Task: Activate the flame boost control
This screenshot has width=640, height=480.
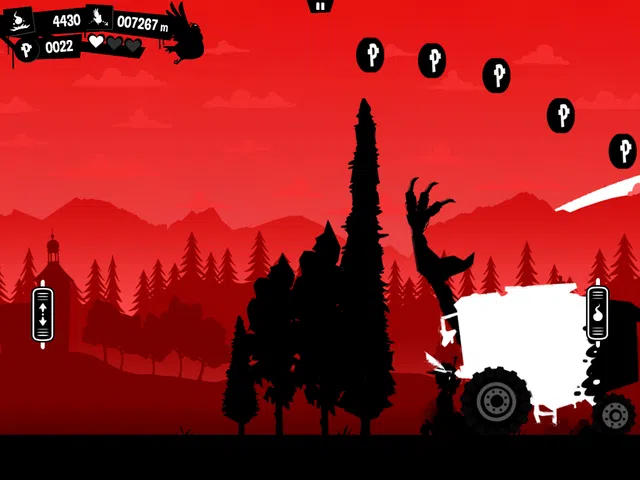Action: tap(597, 314)
